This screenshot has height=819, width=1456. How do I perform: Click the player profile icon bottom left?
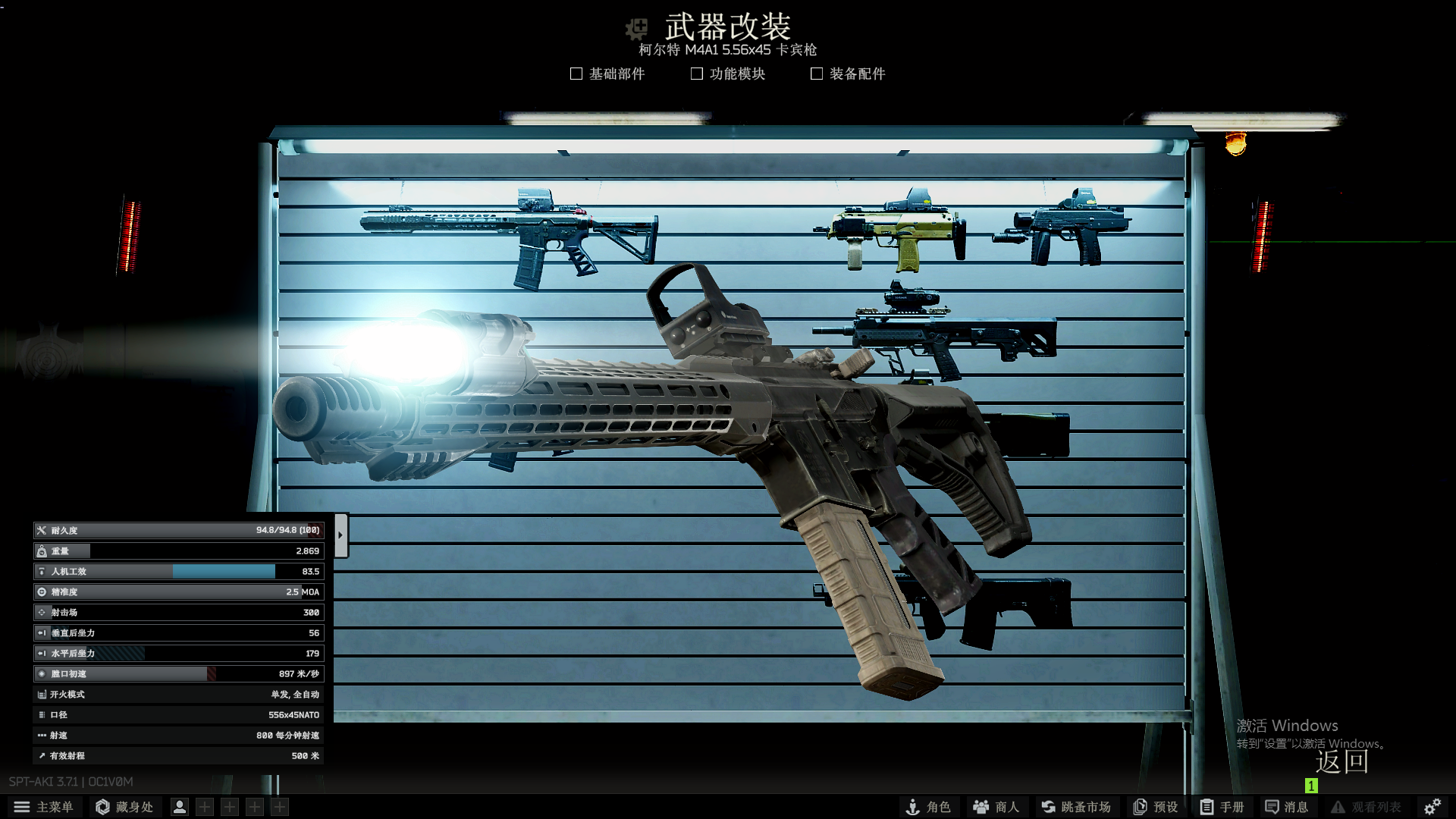coord(179,806)
